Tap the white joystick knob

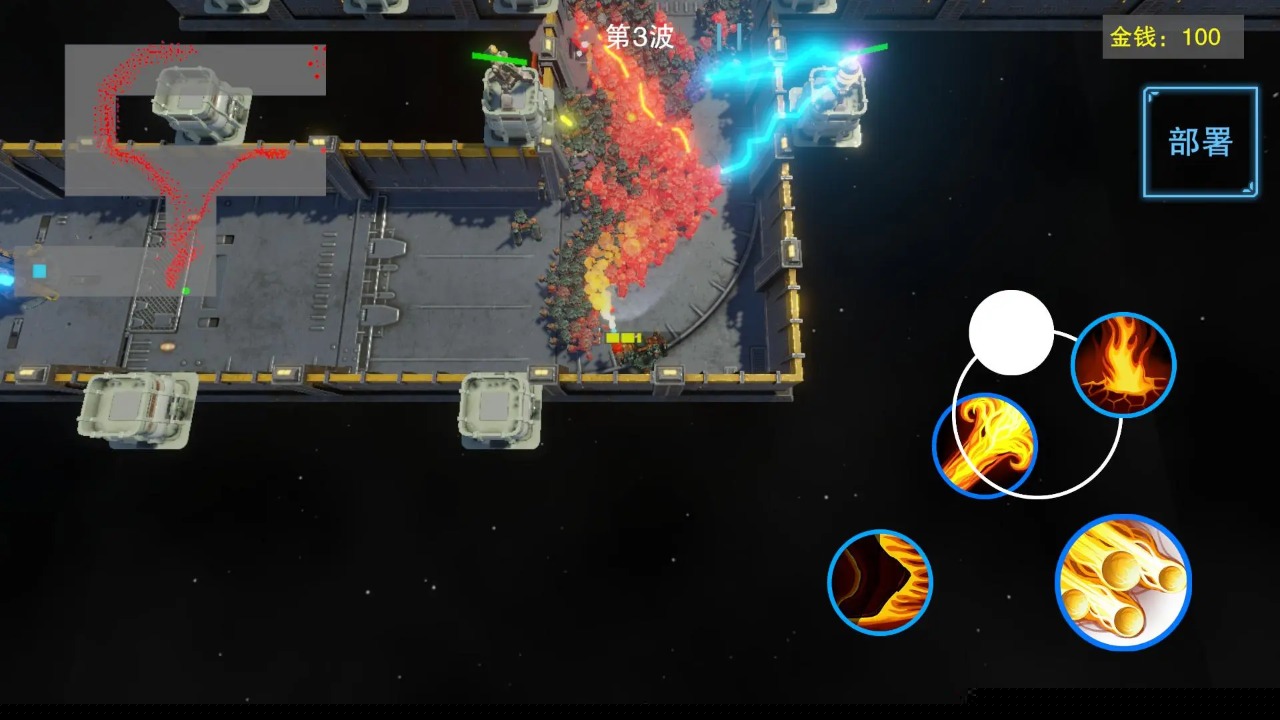pyautogui.click(x=1011, y=333)
